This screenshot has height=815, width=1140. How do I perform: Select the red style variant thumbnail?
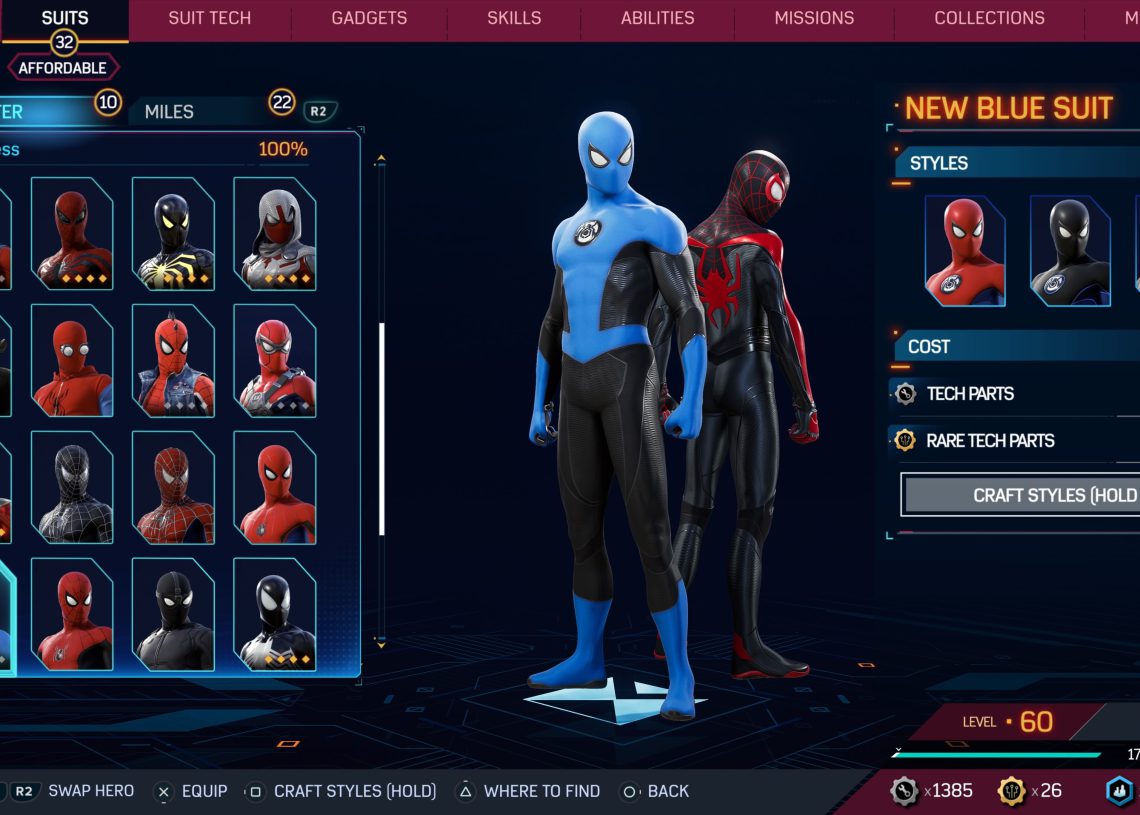(965, 251)
